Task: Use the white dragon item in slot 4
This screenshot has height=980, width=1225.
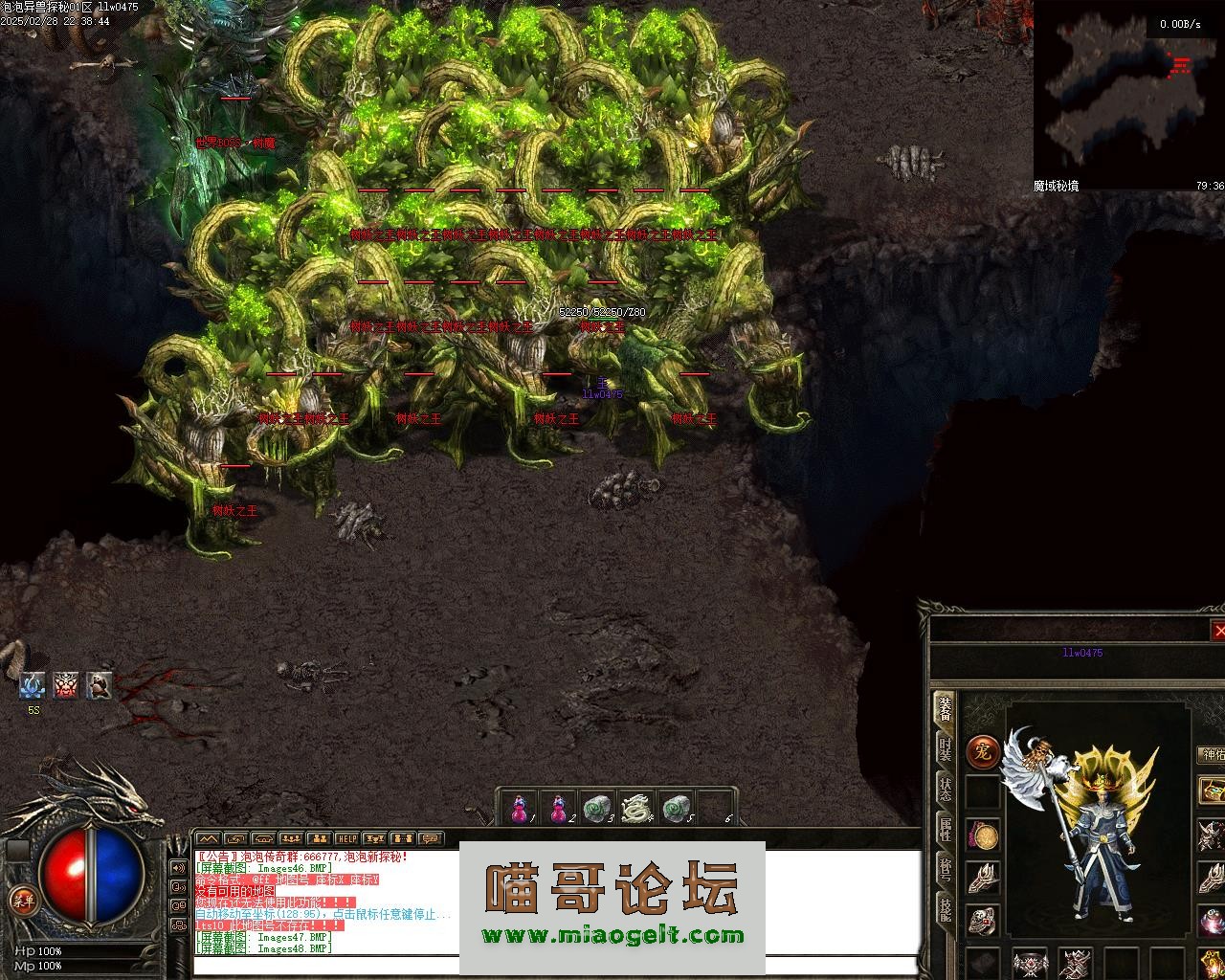Action: 636,809
